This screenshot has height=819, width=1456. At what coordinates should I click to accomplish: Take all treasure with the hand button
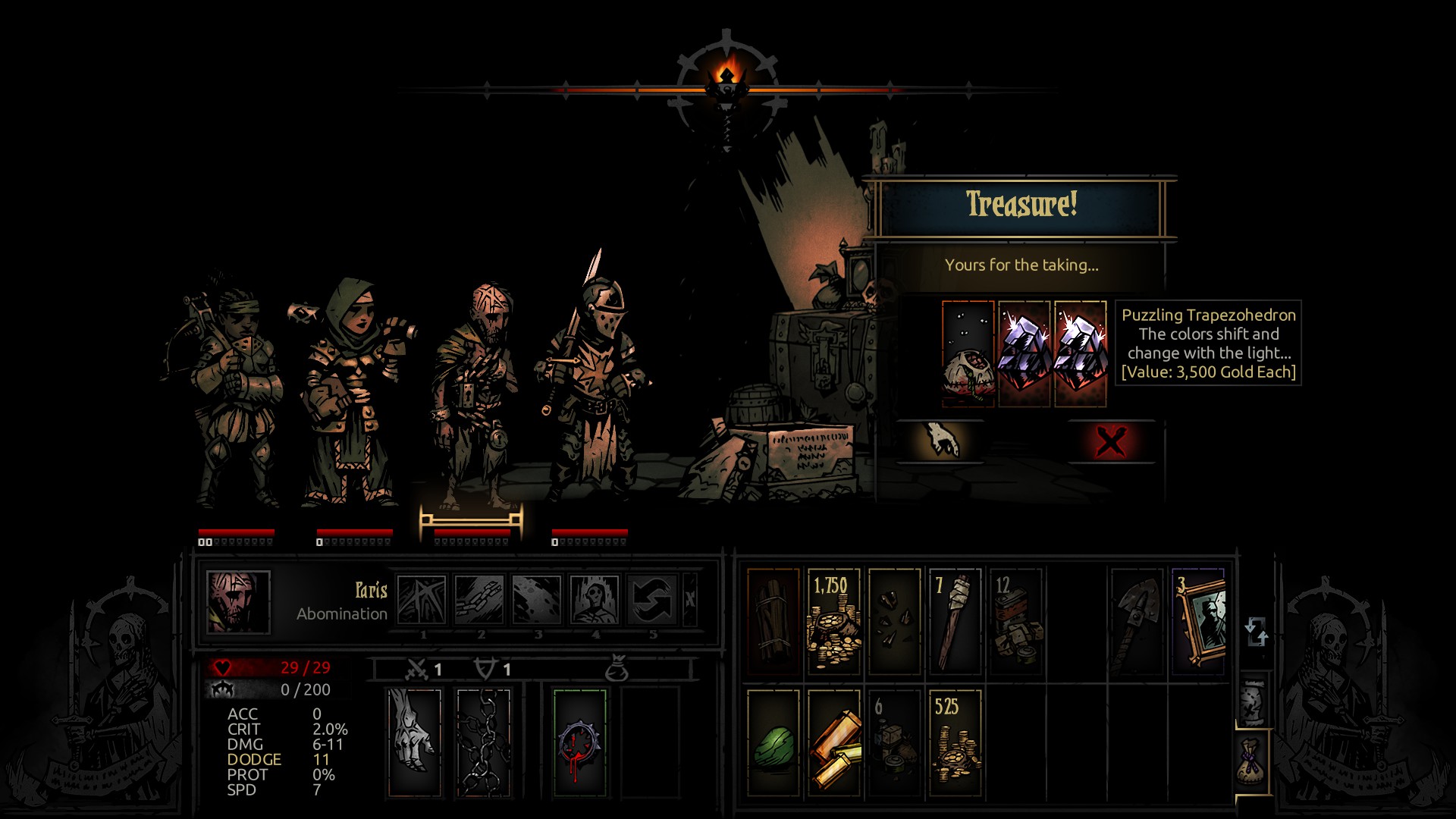(940, 441)
